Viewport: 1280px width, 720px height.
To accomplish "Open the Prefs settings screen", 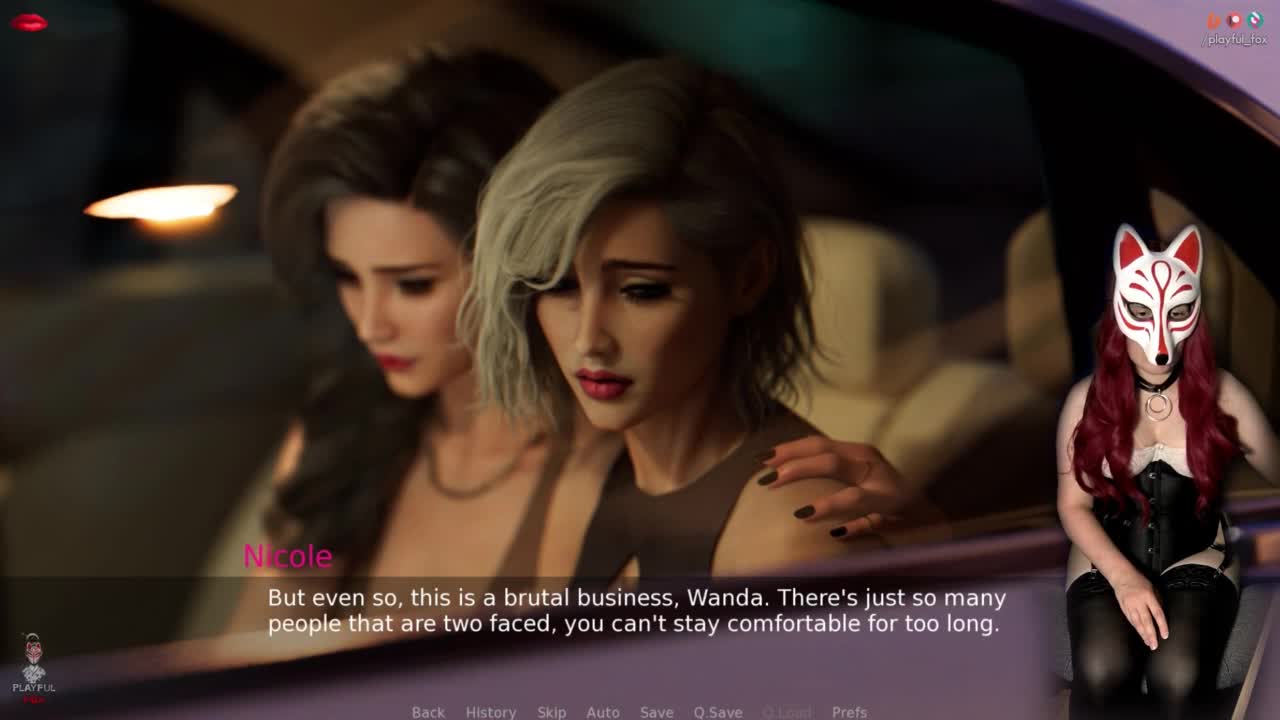I will coord(849,712).
